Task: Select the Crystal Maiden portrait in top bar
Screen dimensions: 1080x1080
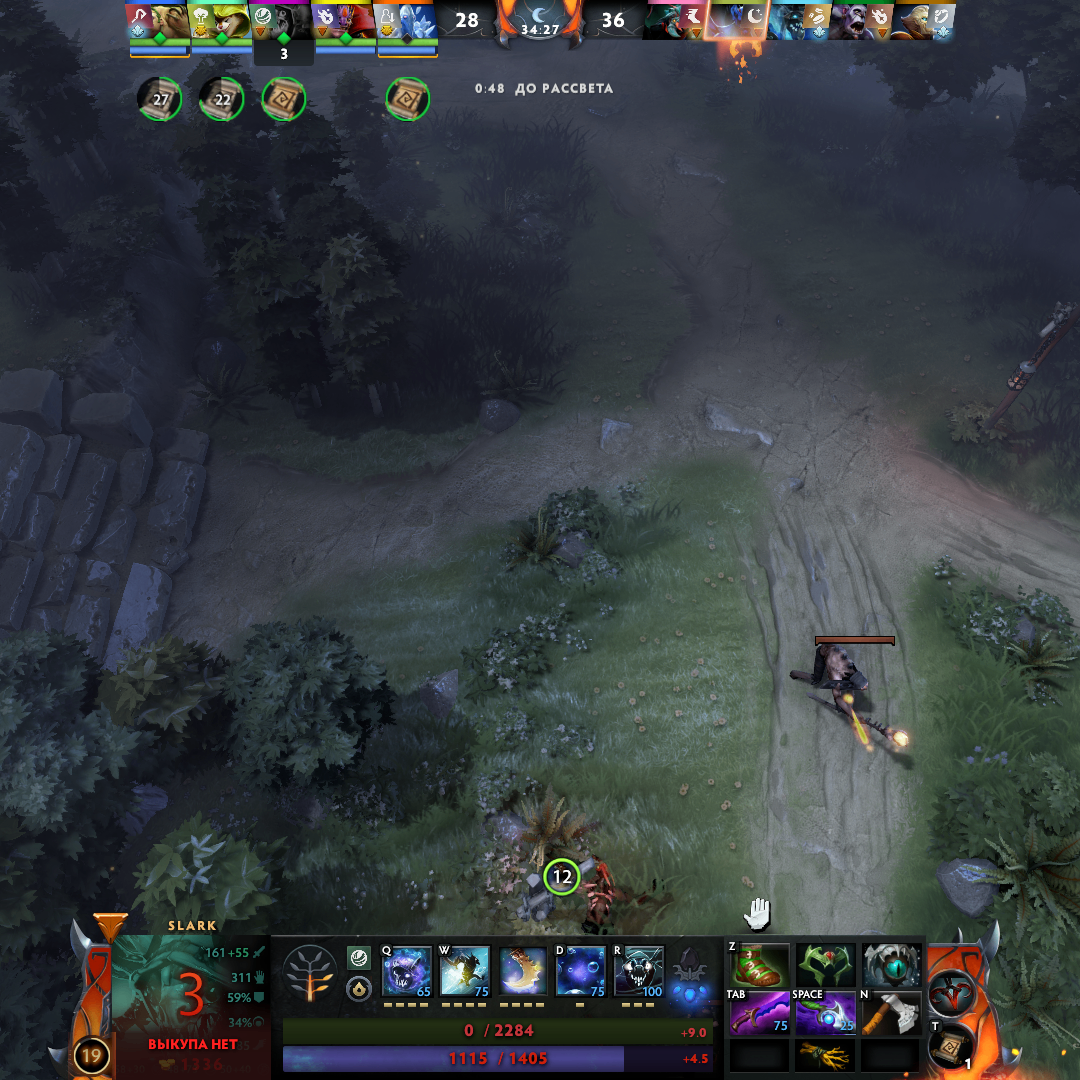Action: 407,21
